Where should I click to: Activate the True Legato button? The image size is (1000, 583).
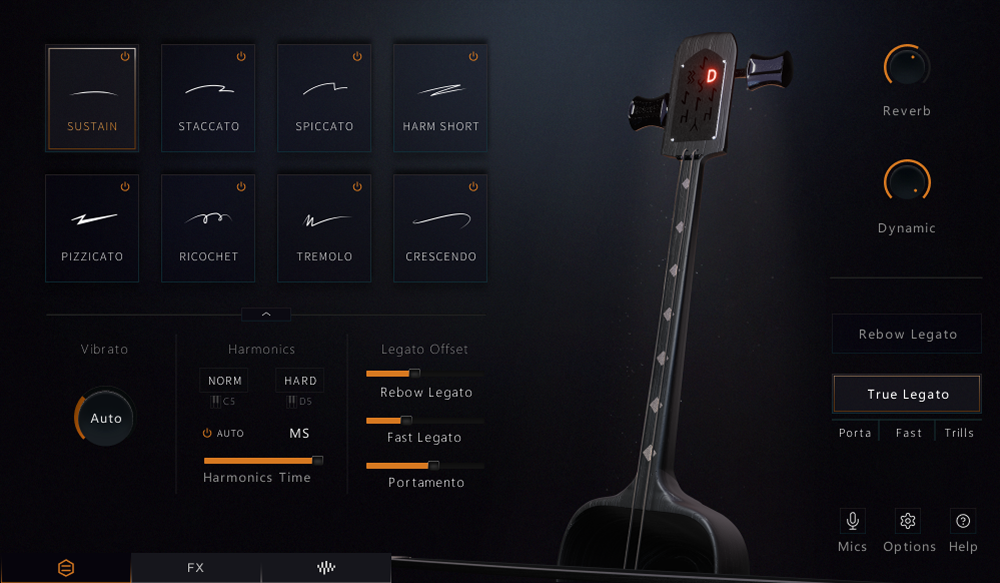tap(907, 394)
